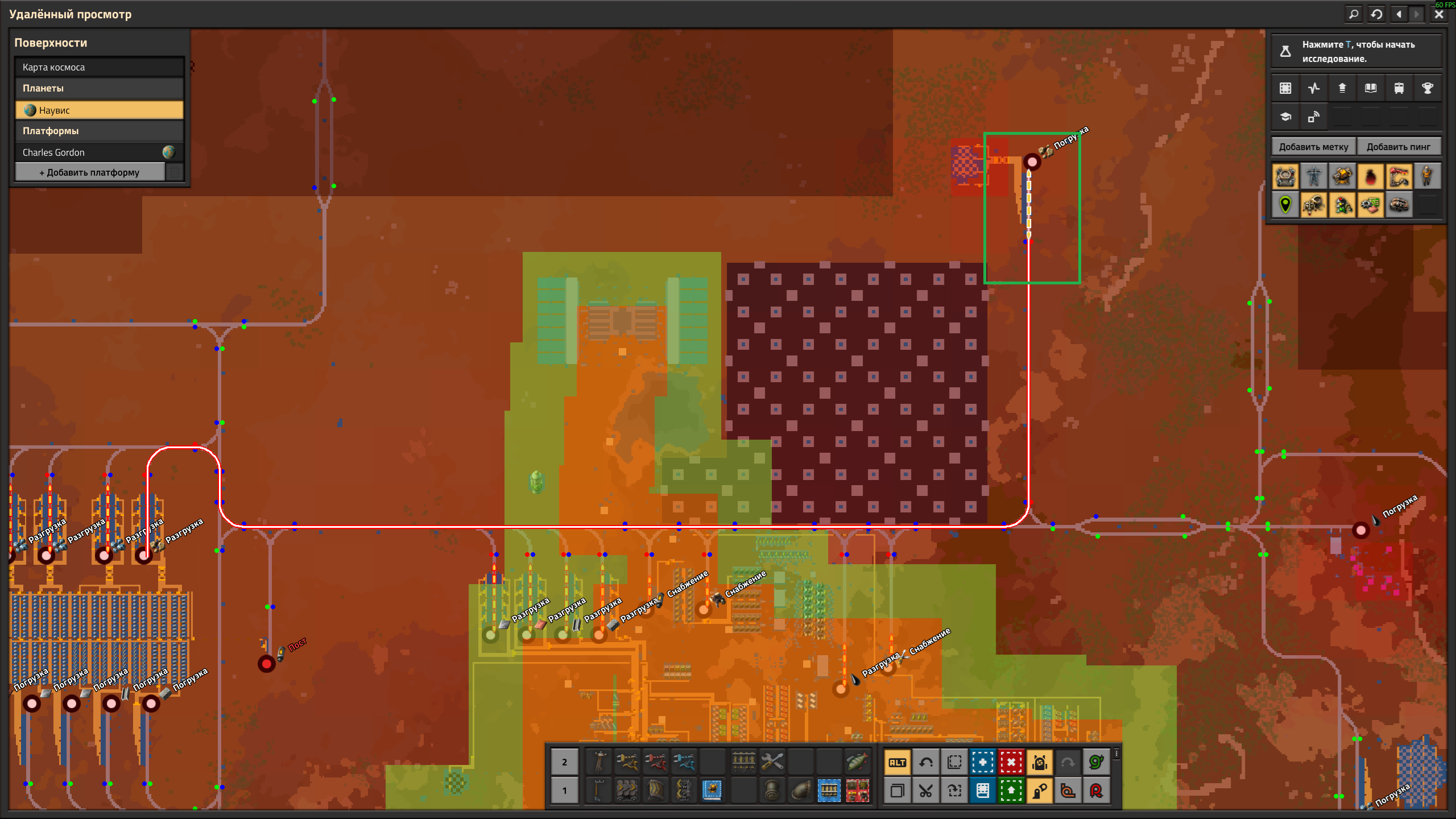Open the train overview via the train icon
The image size is (1456, 819).
click(1399, 88)
